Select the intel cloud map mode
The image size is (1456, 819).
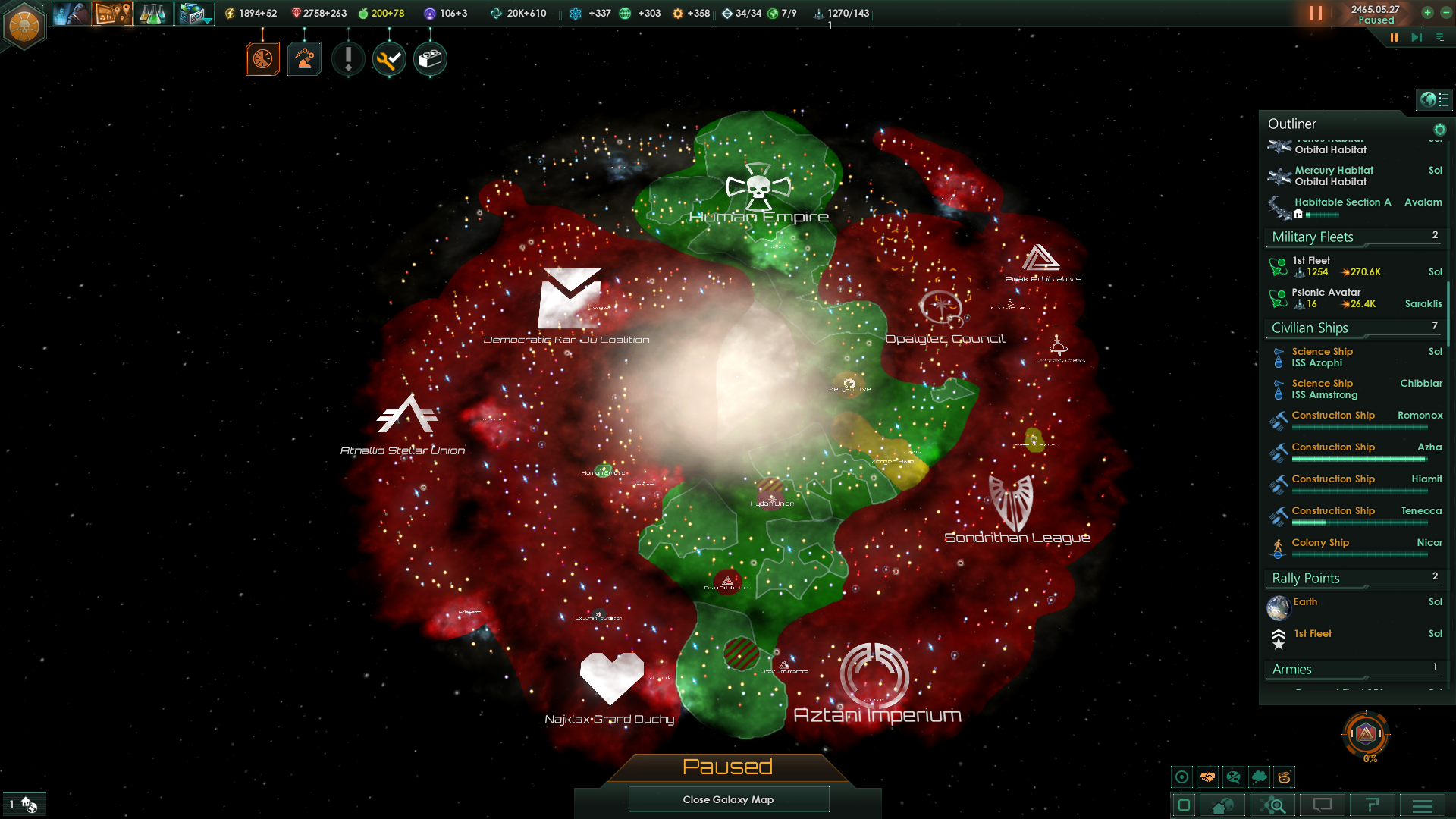pyautogui.click(x=1260, y=776)
